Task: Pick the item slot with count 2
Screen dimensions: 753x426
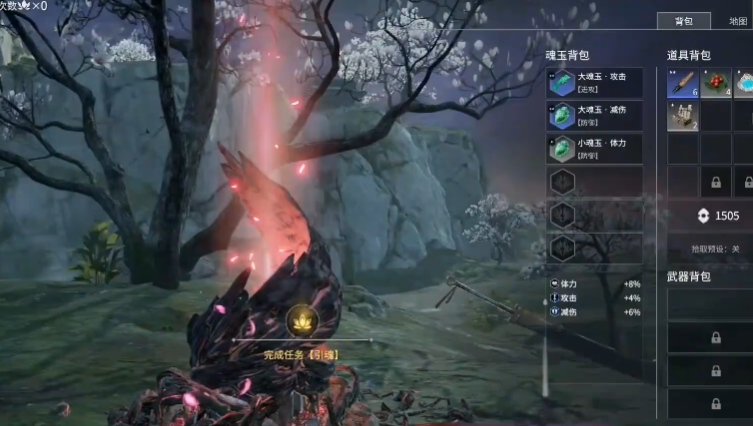Action: 682,117
